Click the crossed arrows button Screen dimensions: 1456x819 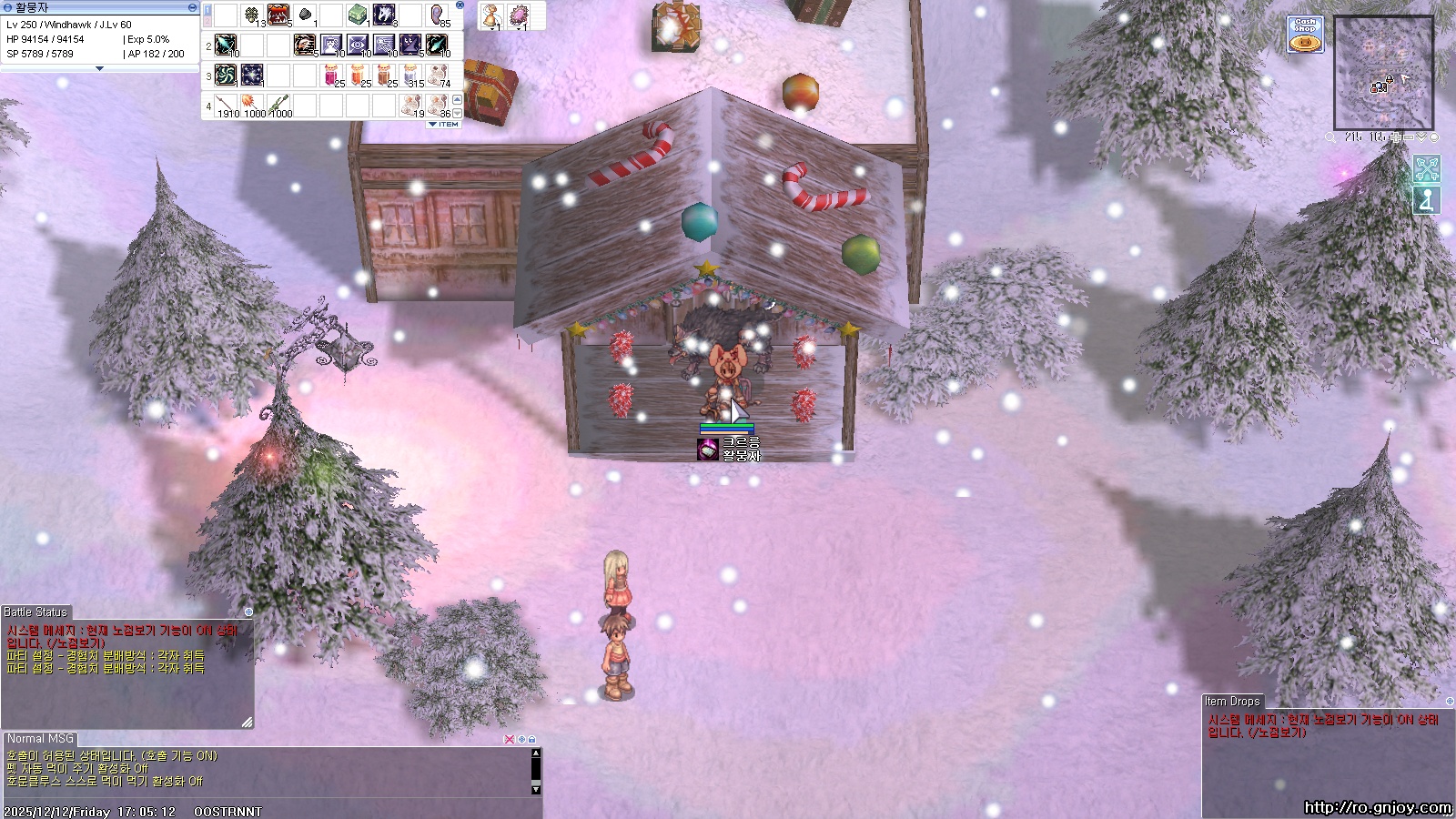pyautogui.click(x=1426, y=169)
